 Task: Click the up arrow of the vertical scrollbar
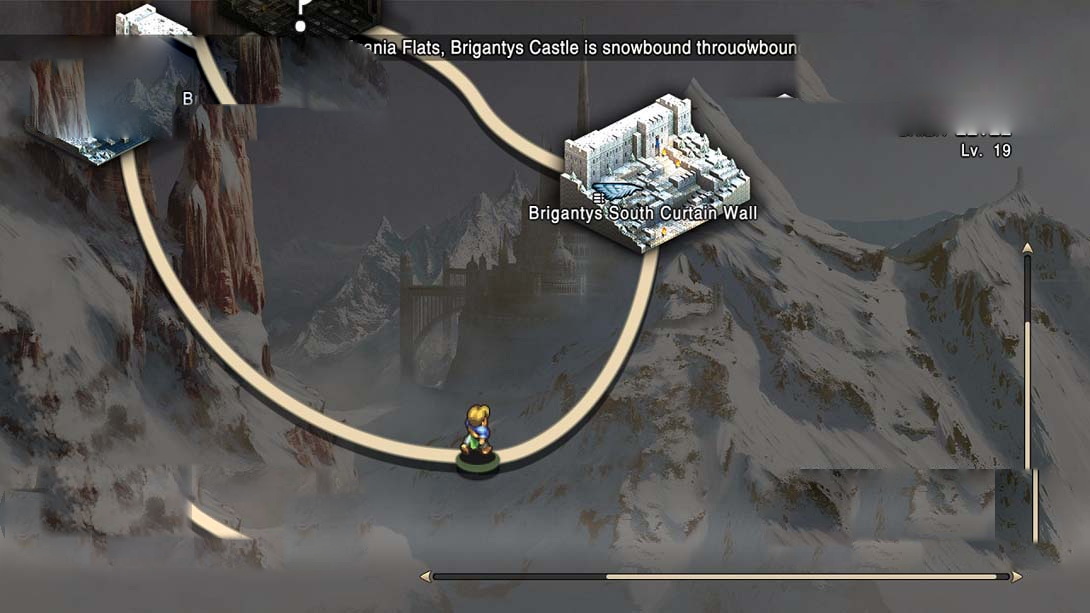[x=1028, y=248]
